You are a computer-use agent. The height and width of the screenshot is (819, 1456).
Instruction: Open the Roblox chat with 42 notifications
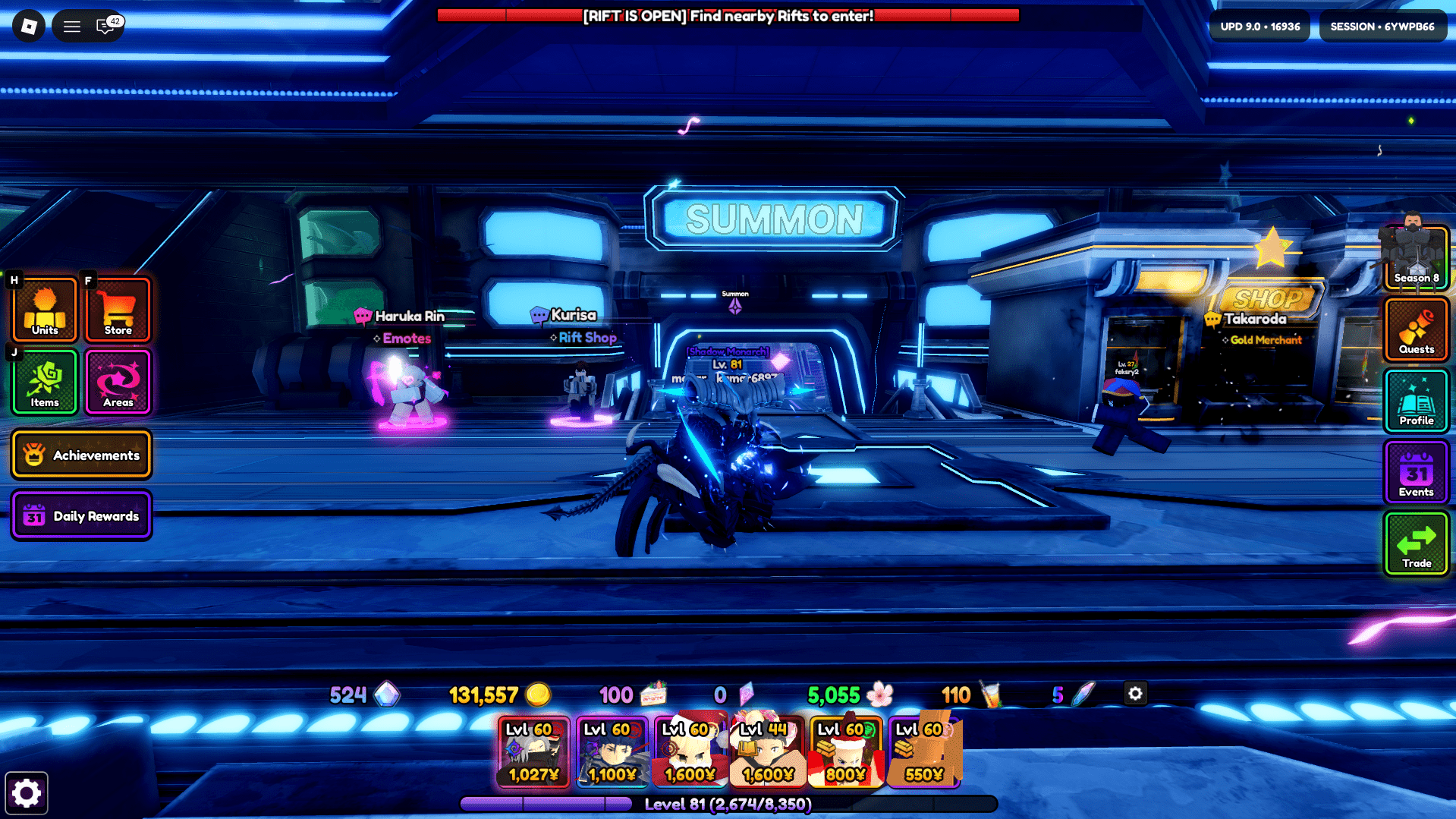point(103,27)
